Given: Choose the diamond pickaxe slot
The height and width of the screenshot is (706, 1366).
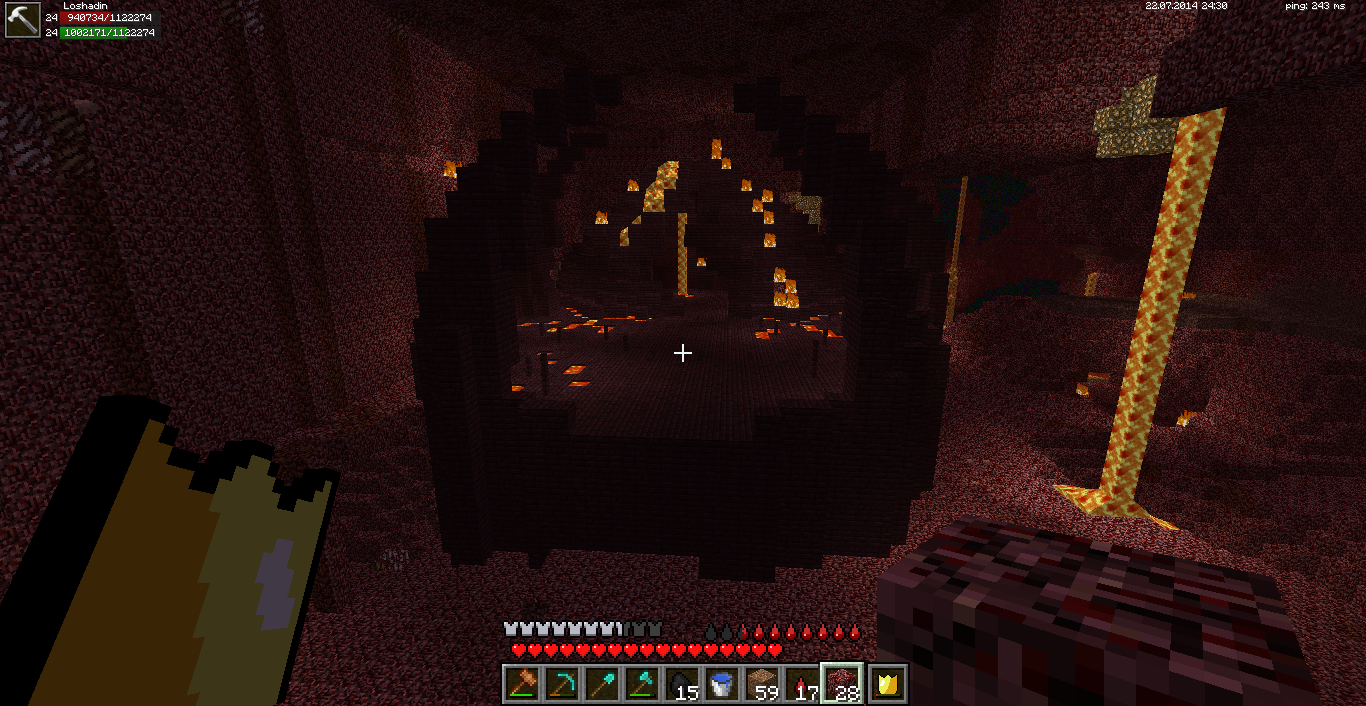Looking at the screenshot, I should pyautogui.click(x=562, y=685).
